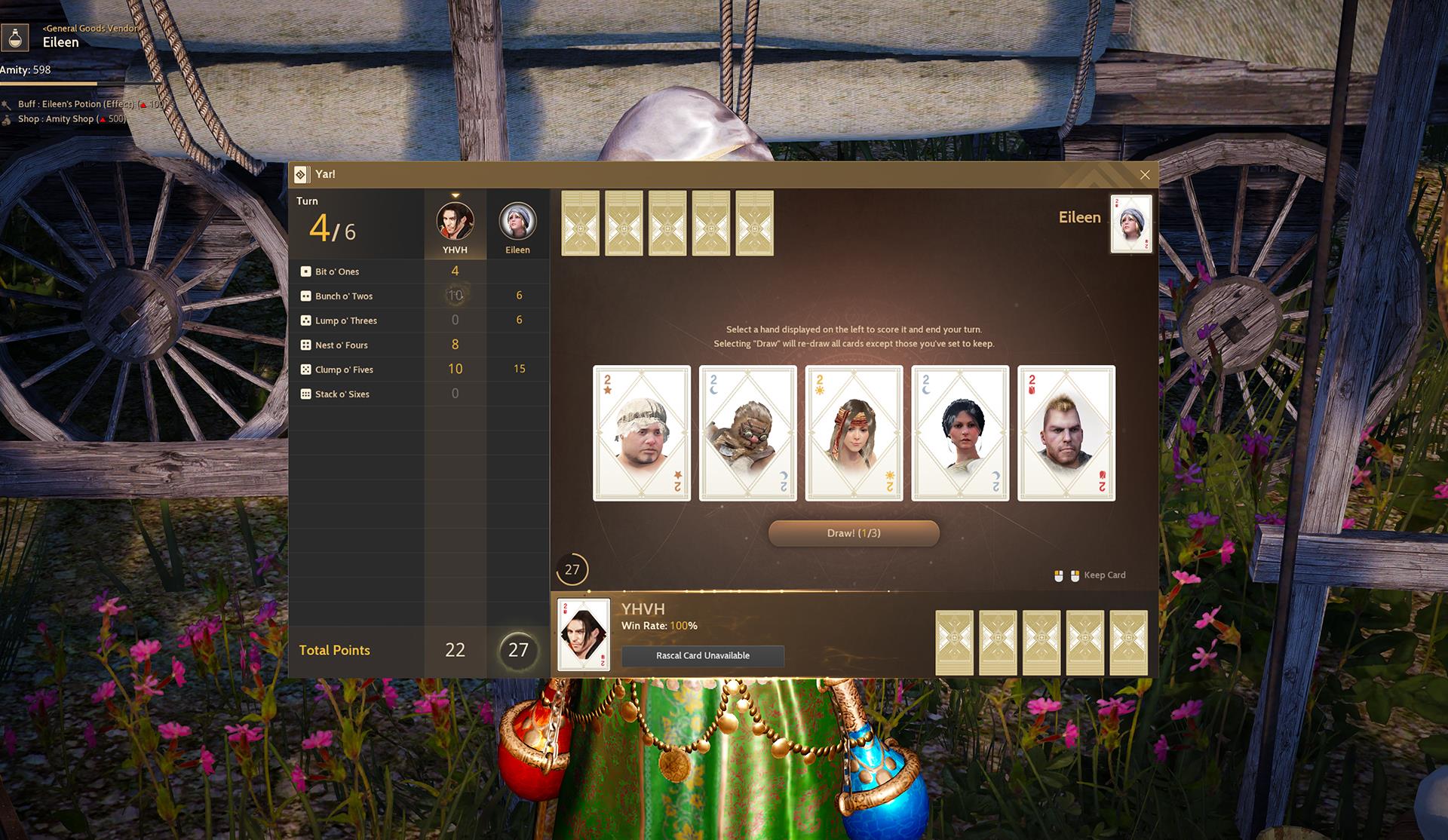
Task: Click the Bunch o' Twos dice icon
Action: click(306, 296)
